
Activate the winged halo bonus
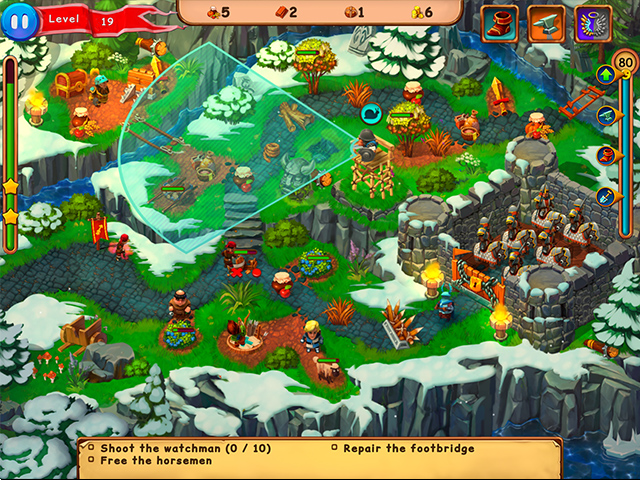pos(593,23)
